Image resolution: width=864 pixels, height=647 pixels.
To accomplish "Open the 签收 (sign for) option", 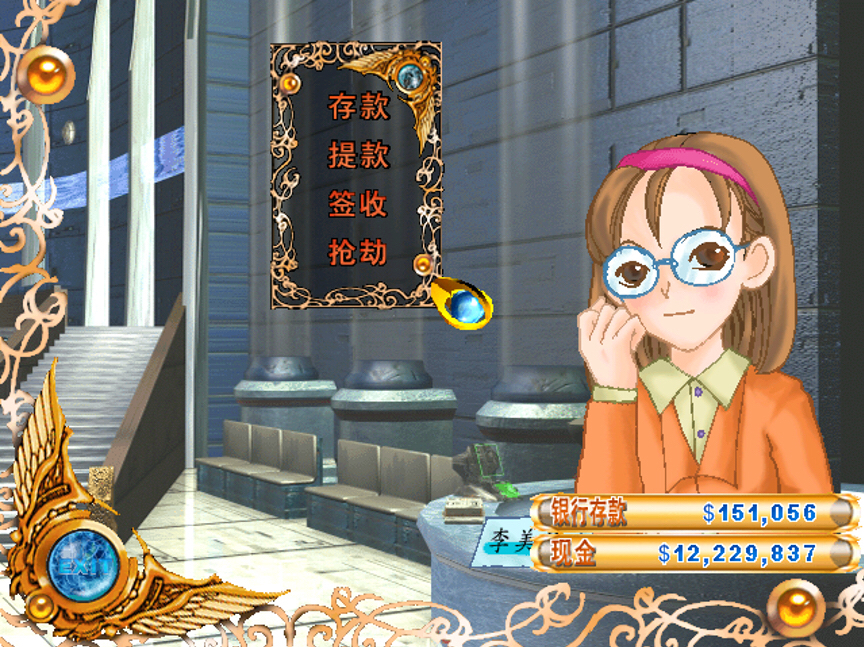I will tap(357, 205).
